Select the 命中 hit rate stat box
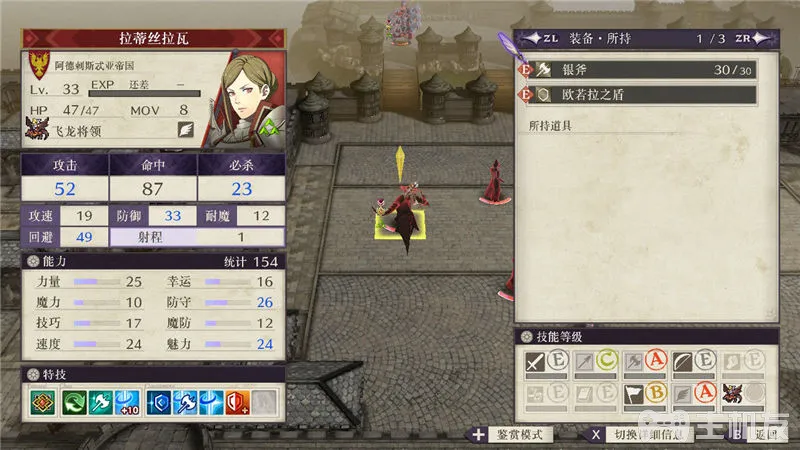The height and width of the screenshot is (450, 800). 152,178
